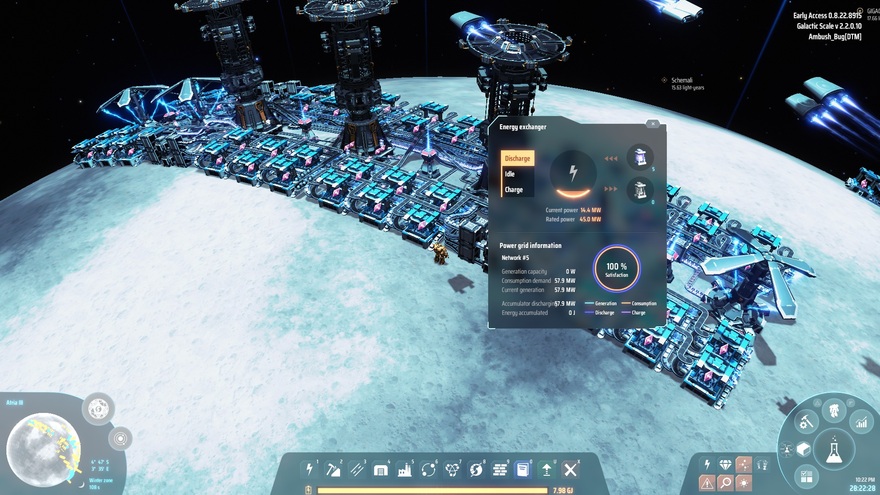Click the upper accumulator slot
The image size is (880, 495).
640,157
